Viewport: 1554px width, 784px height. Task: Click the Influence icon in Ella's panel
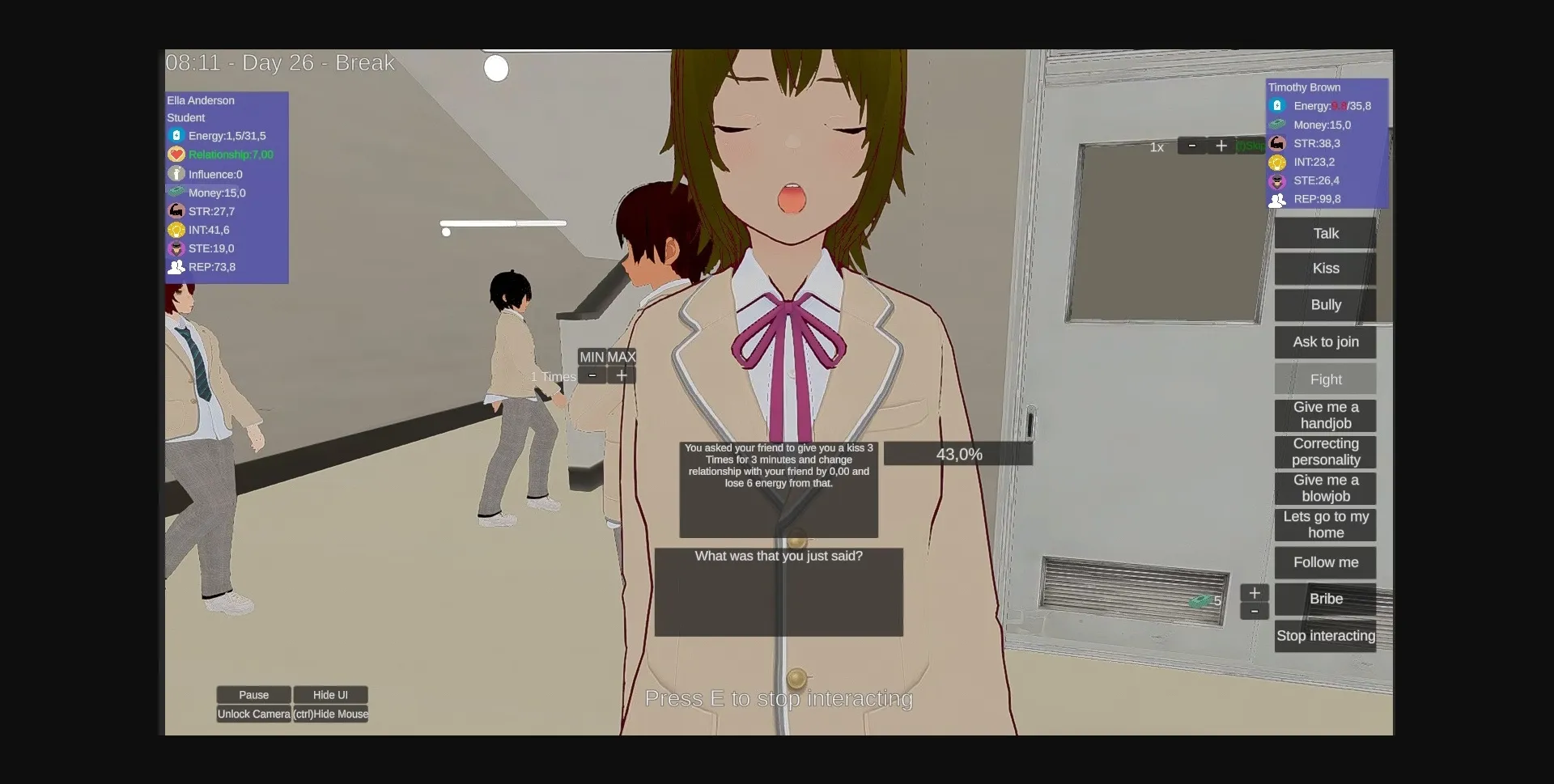coord(176,173)
